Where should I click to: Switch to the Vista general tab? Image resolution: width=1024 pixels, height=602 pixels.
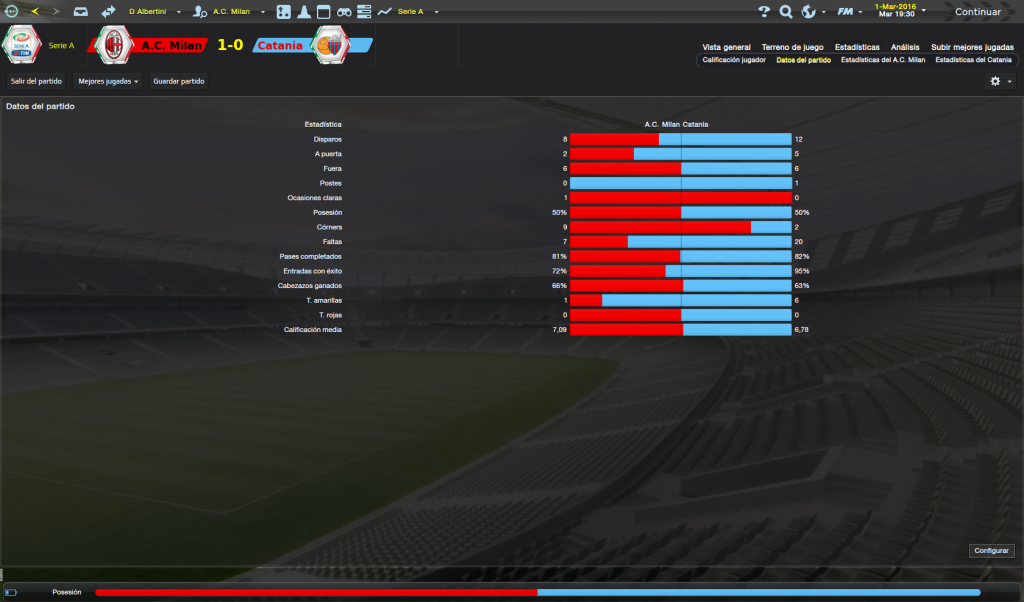(x=726, y=47)
